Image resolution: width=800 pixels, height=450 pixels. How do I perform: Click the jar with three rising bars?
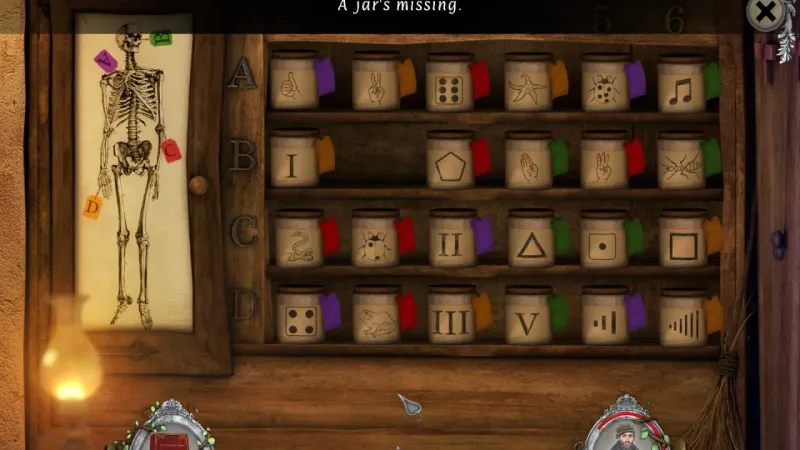pos(605,320)
